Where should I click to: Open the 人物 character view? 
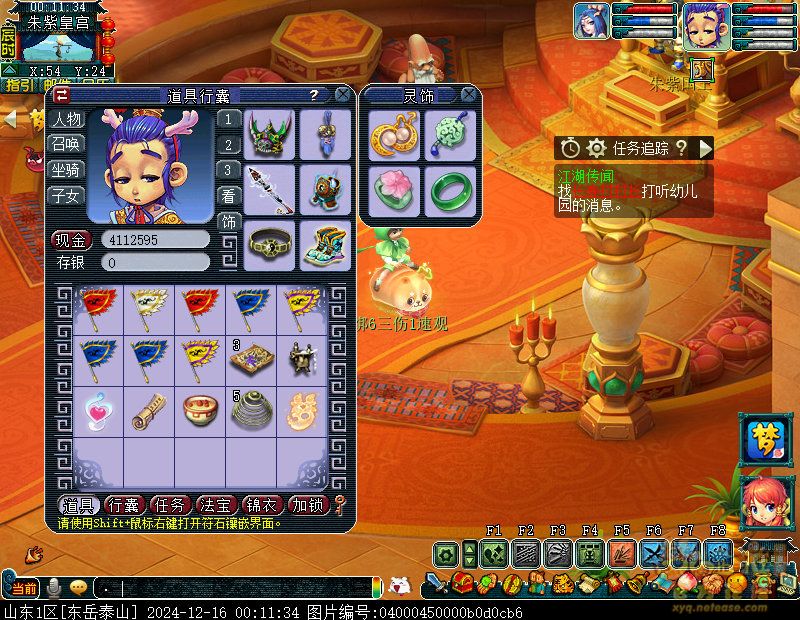(x=66, y=120)
